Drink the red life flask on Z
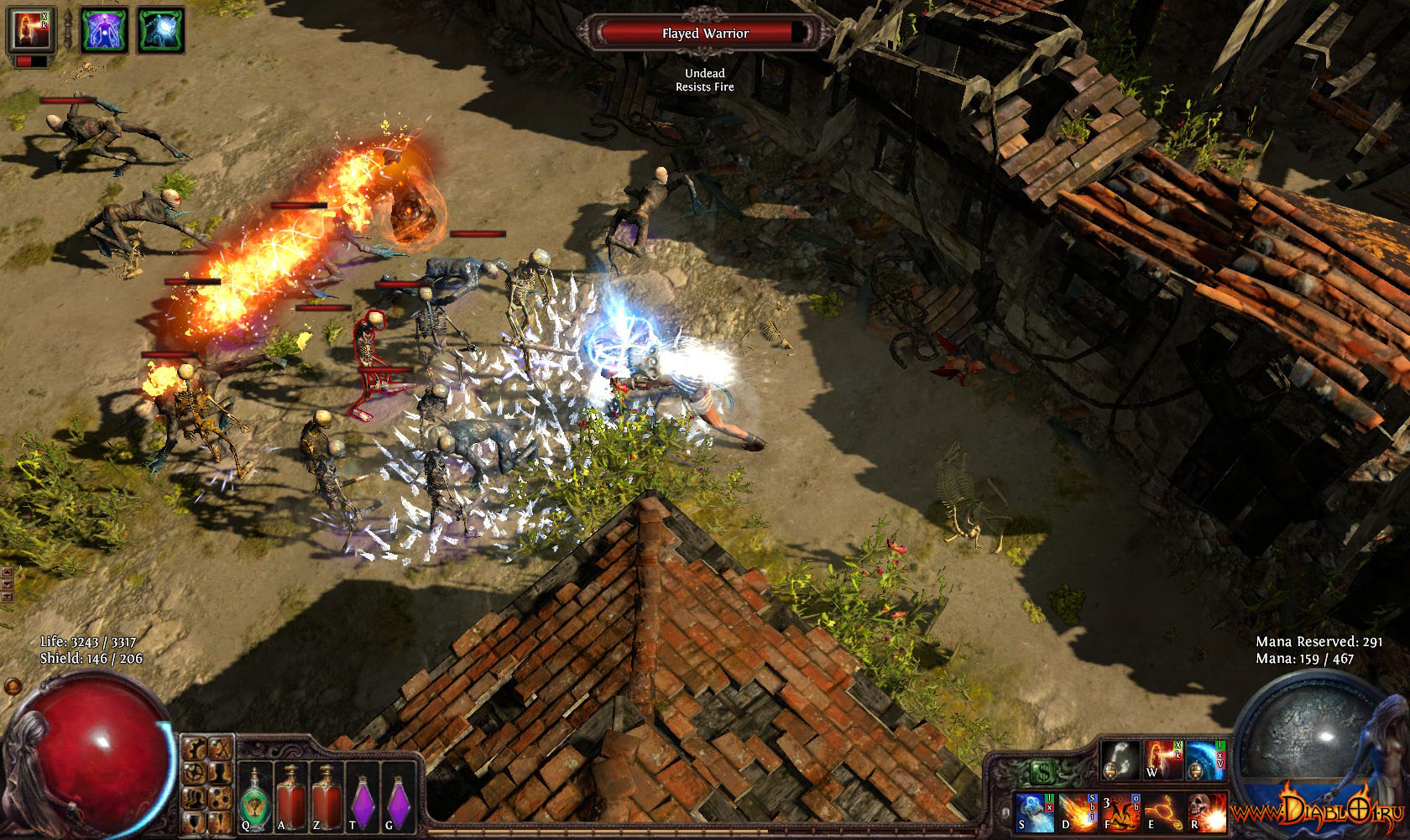 tap(325, 794)
